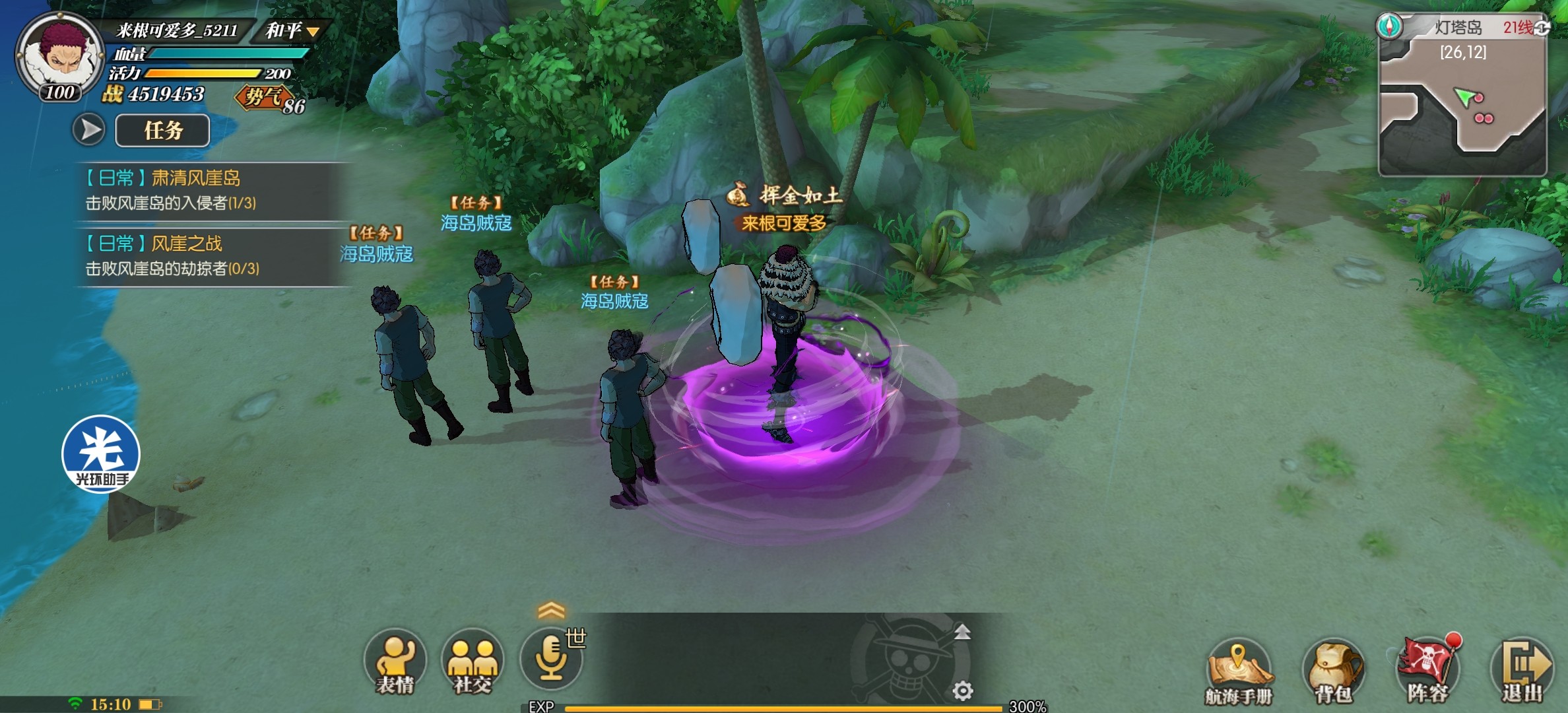Viewport: 1568px width, 713px height.
Task: Open the 社交 social menu
Action: pyautogui.click(x=472, y=662)
